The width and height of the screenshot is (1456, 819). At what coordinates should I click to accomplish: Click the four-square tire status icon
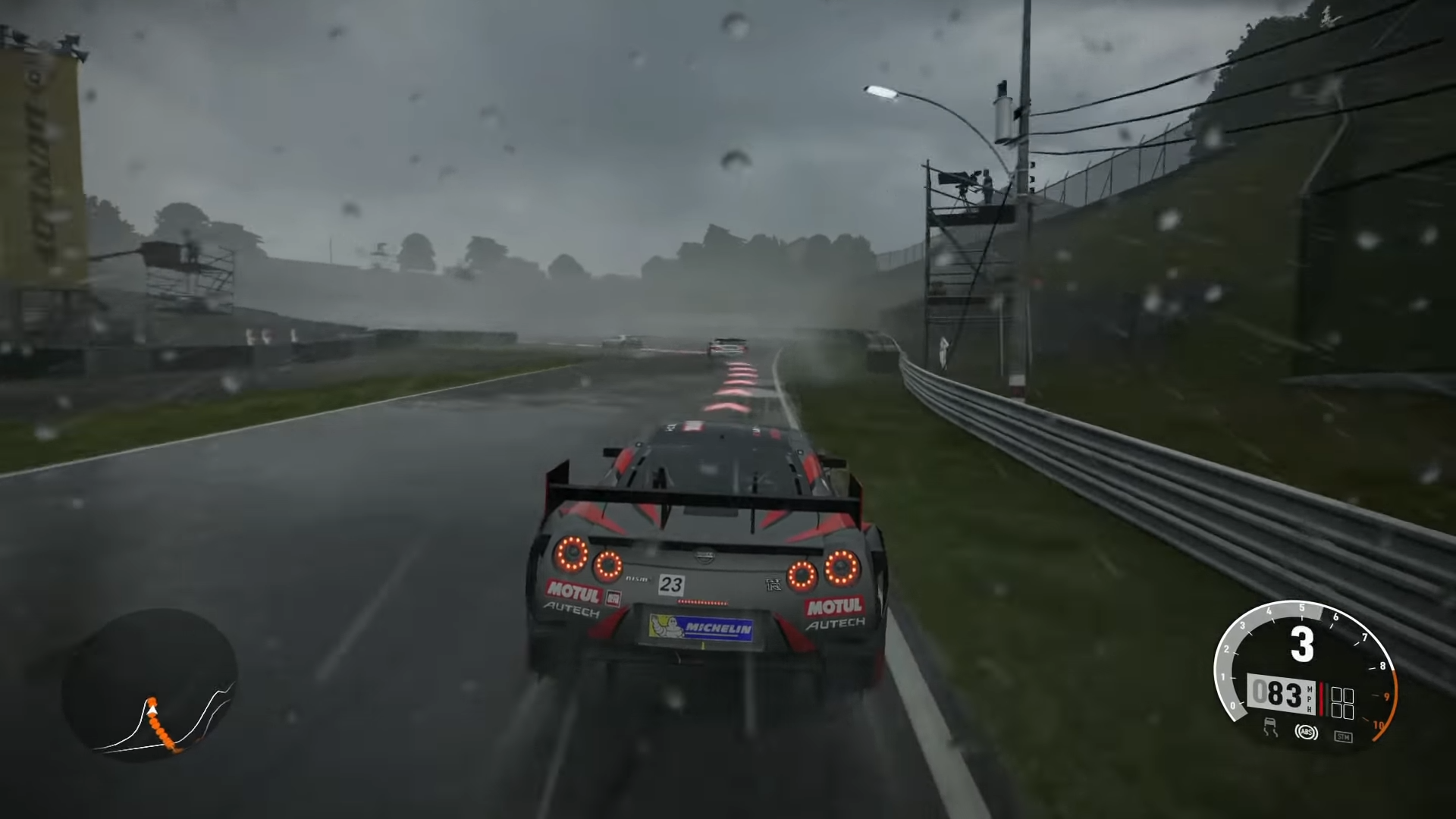[x=1342, y=702]
